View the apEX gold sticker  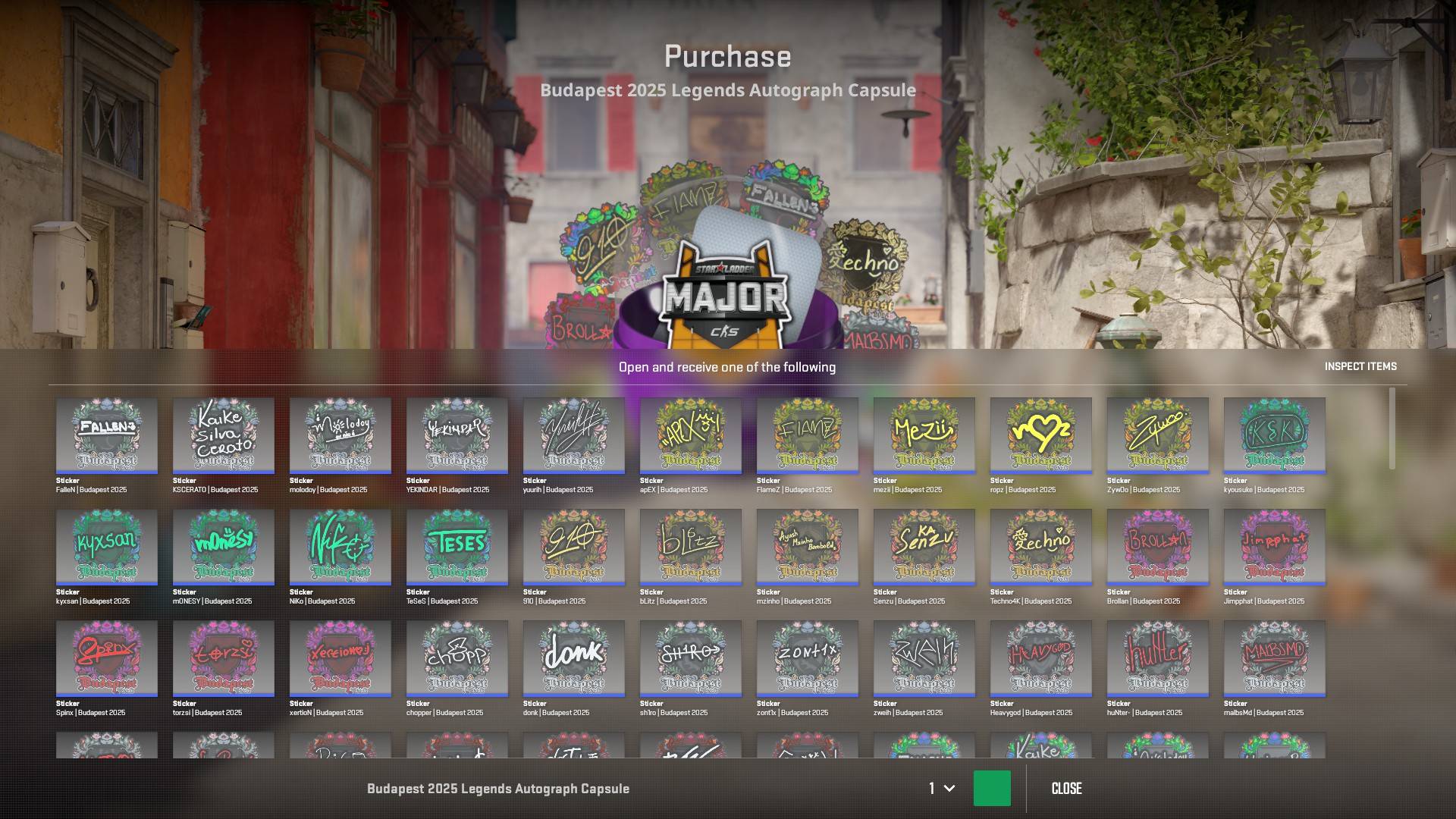(x=691, y=435)
